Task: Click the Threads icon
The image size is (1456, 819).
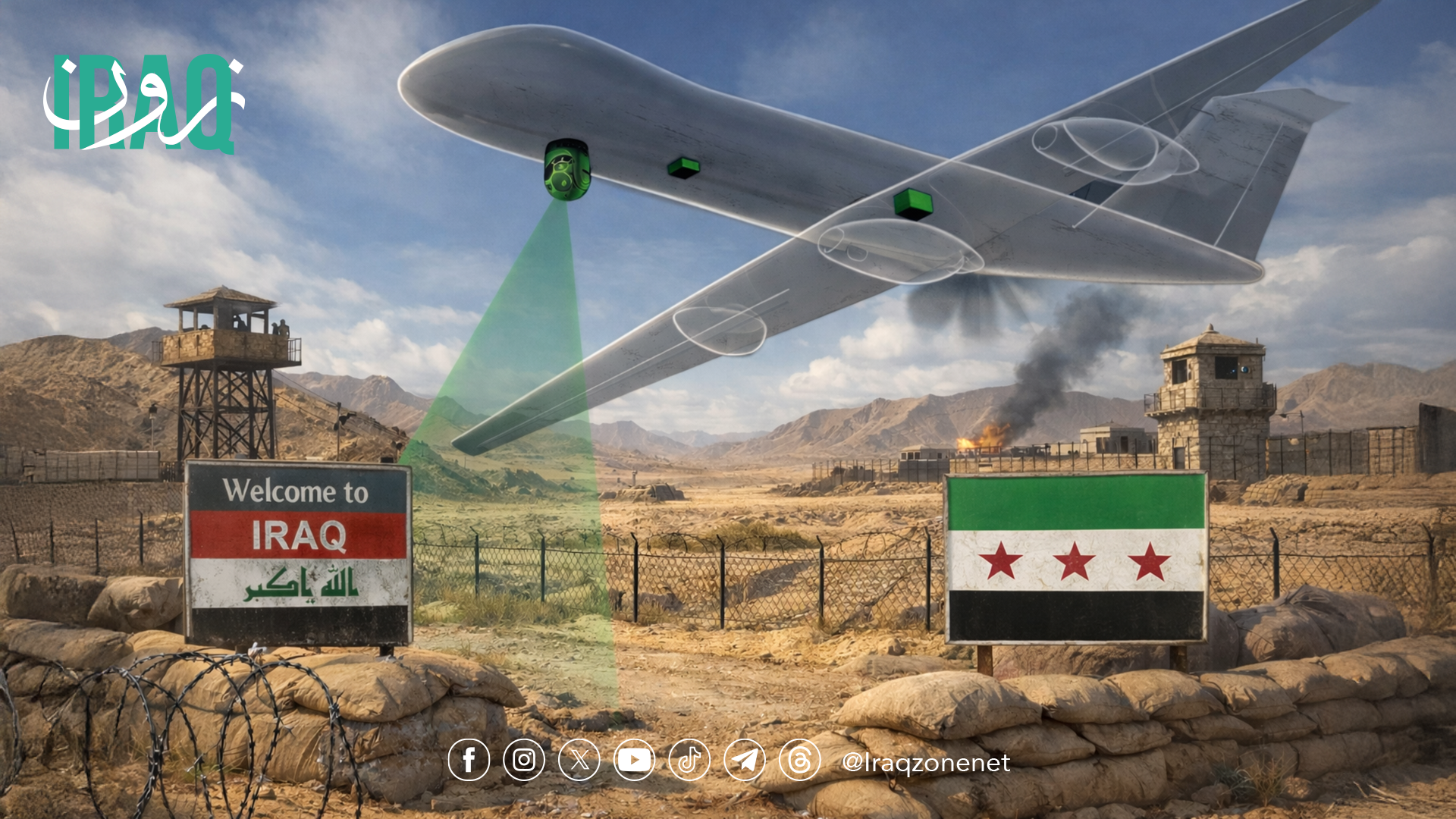Action: [800, 760]
